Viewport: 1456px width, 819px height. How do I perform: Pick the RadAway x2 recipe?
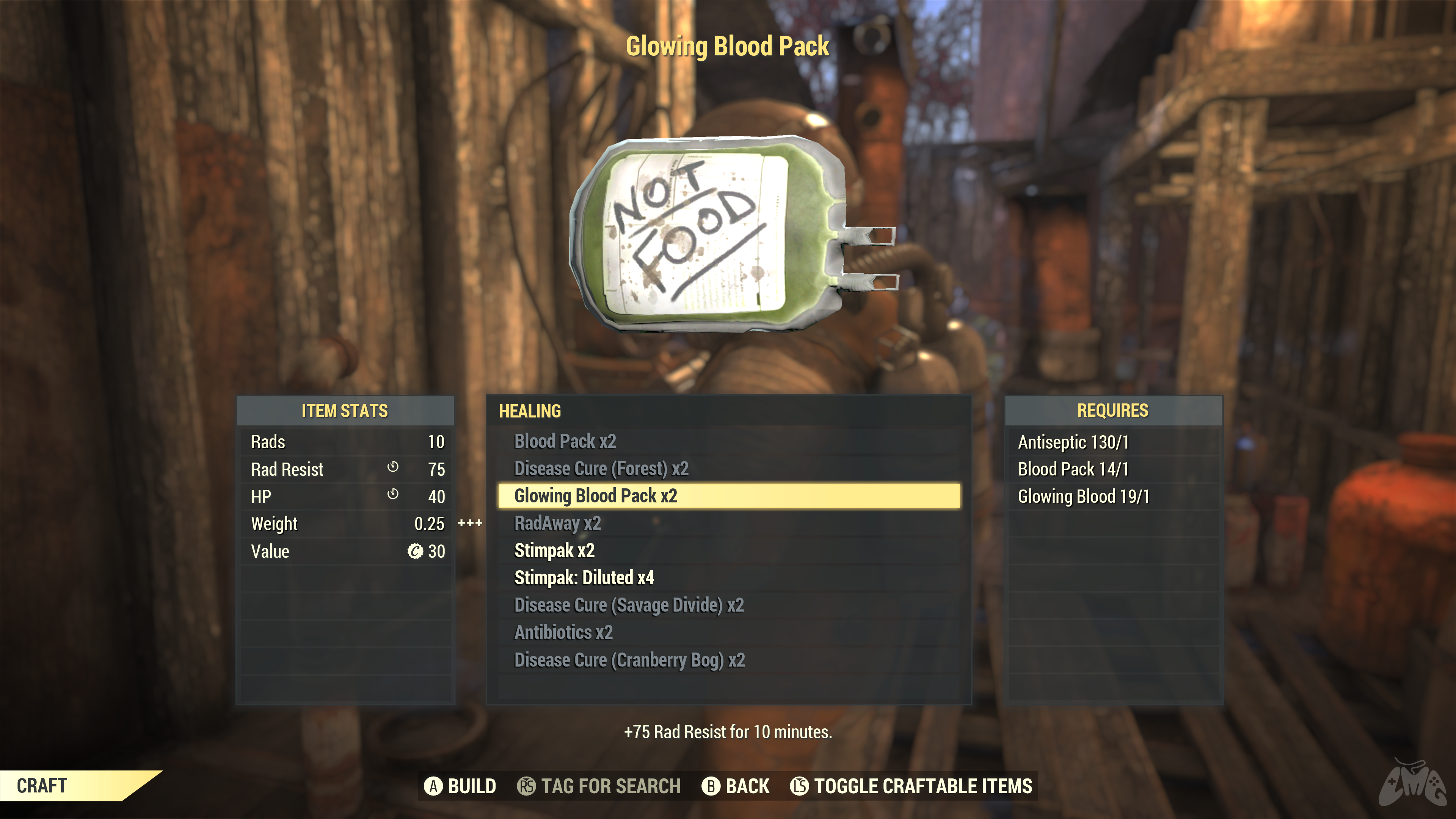pos(557,523)
